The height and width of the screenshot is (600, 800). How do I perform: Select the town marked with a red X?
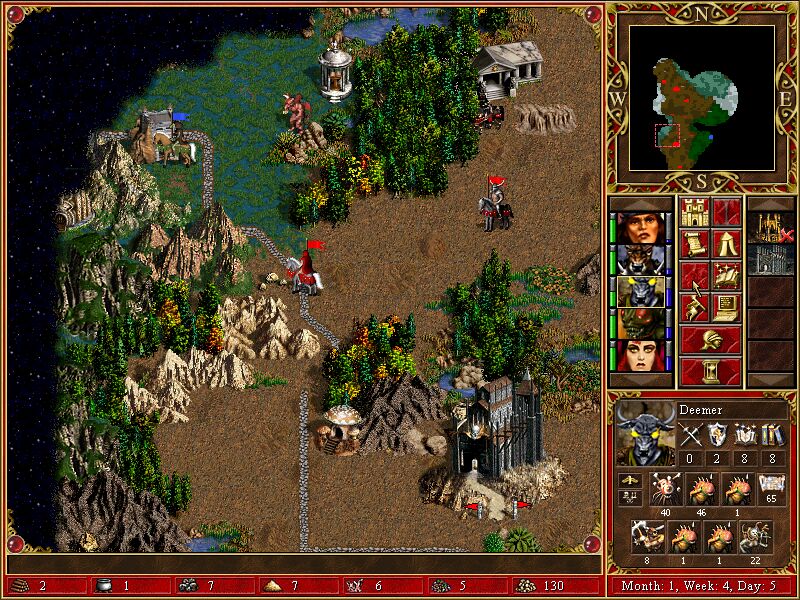pos(771,227)
